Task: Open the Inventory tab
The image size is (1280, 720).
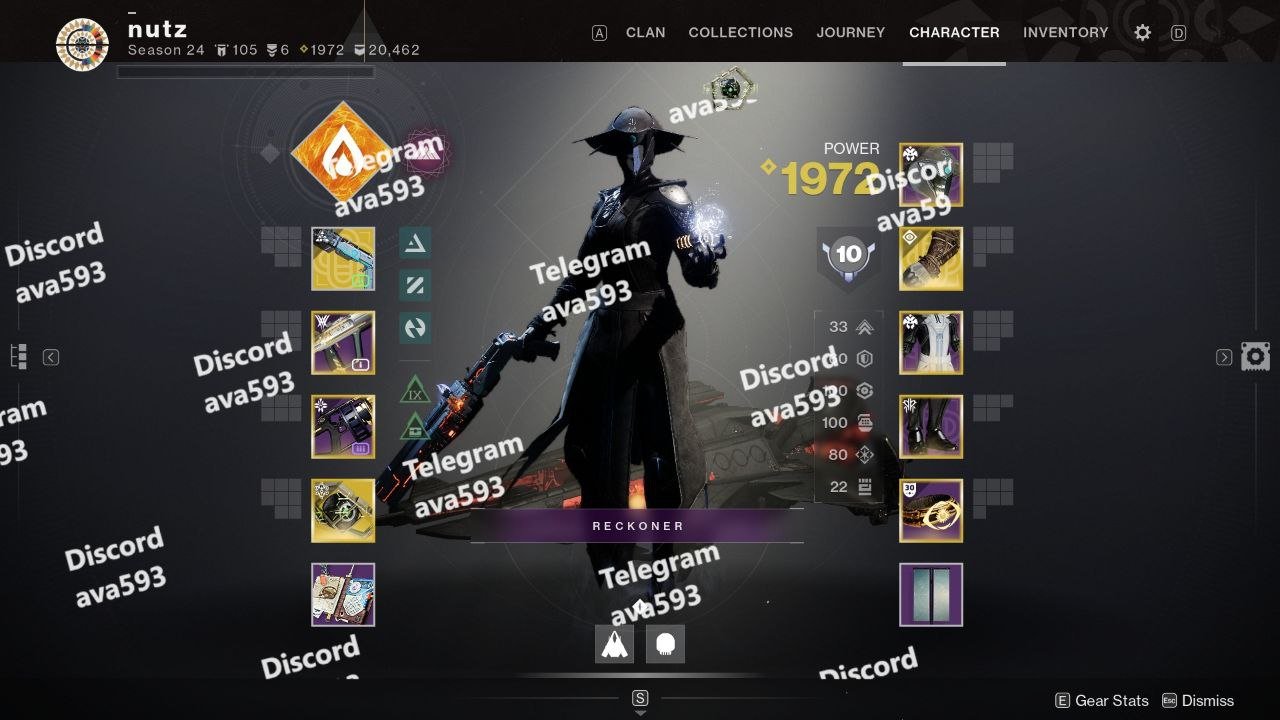Action: point(1065,32)
